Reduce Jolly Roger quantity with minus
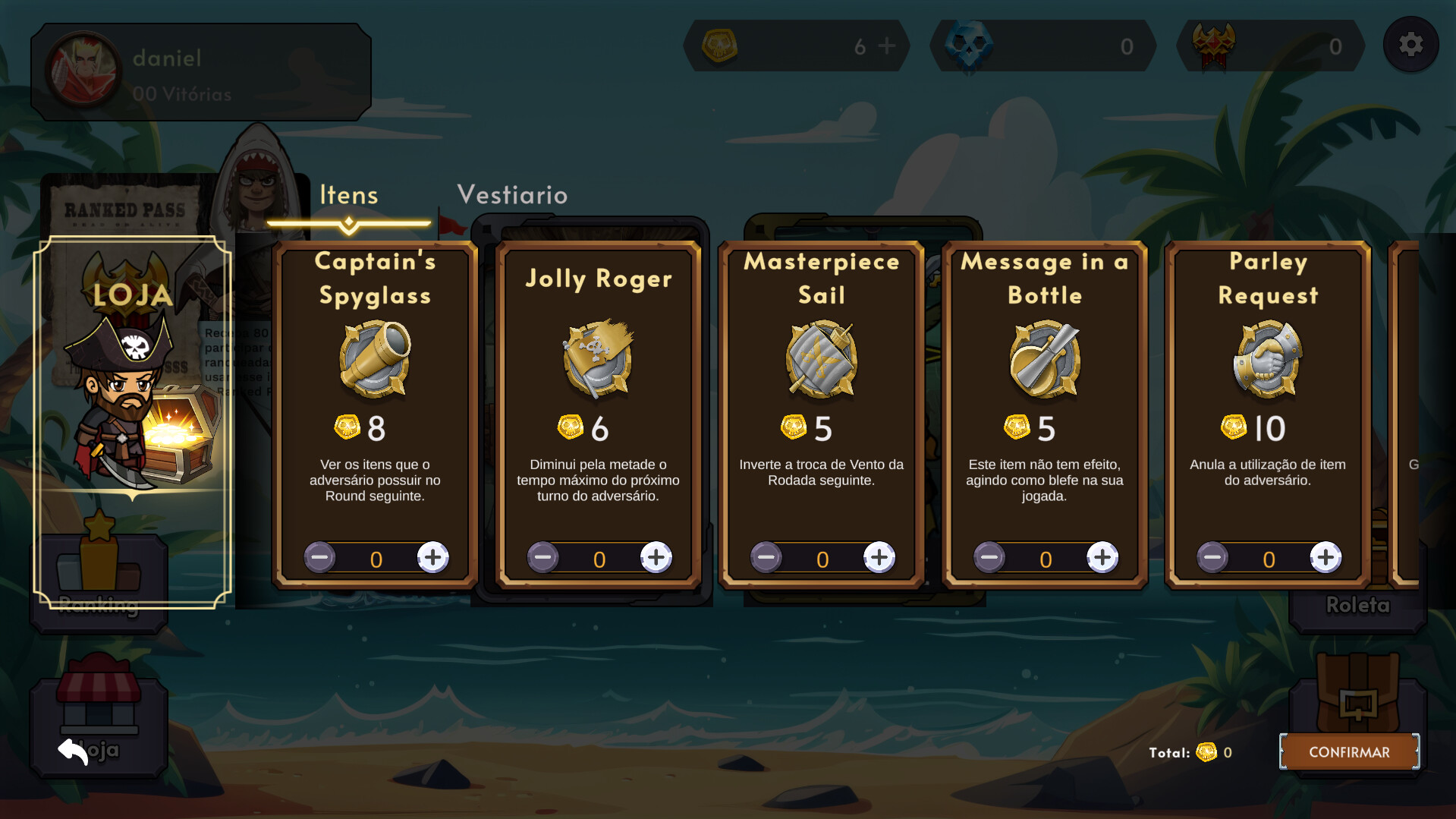1456x819 pixels. click(x=542, y=558)
